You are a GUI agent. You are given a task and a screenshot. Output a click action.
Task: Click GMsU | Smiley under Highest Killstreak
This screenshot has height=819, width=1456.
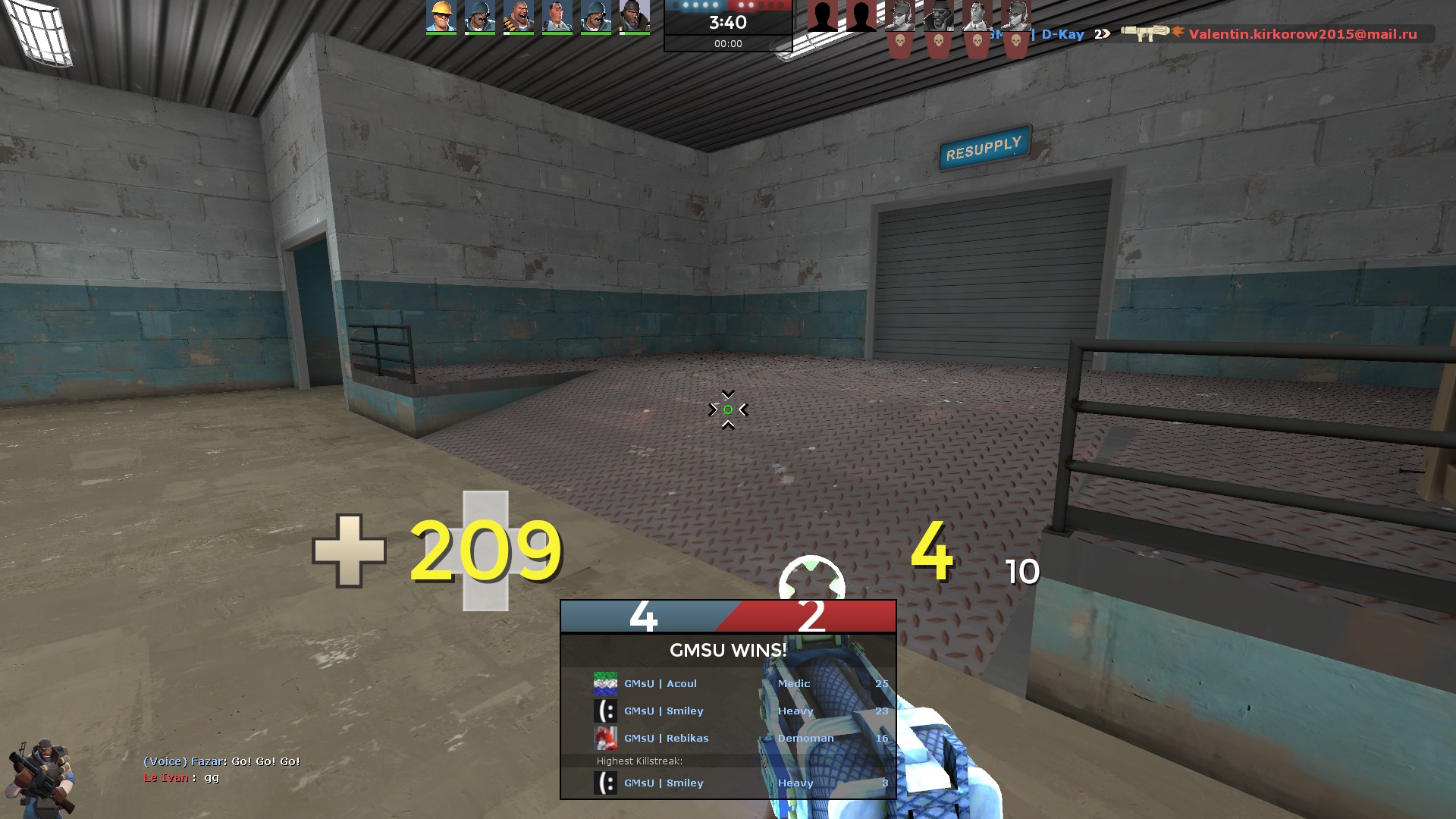(664, 783)
